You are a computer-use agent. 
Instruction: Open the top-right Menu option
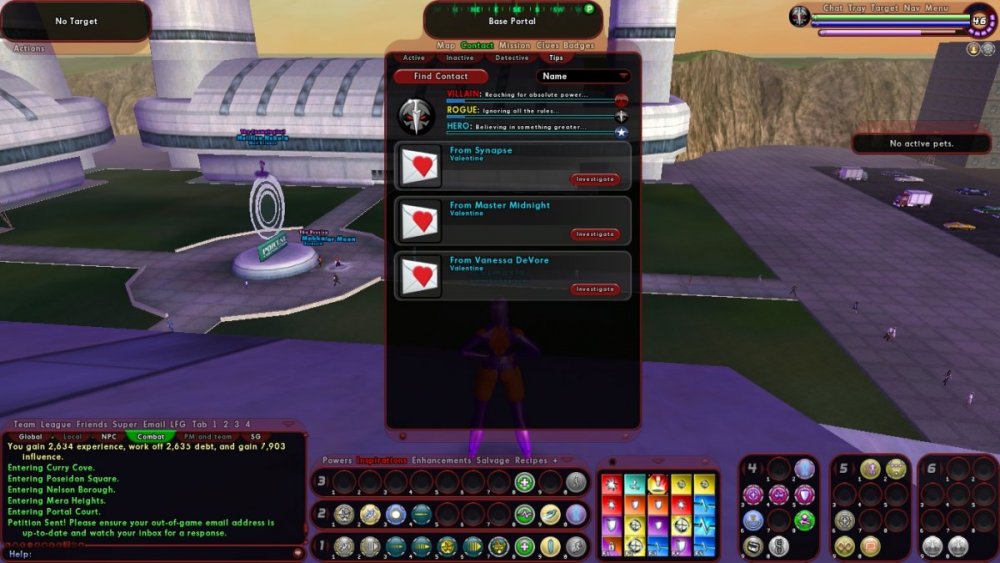[x=936, y=8]
